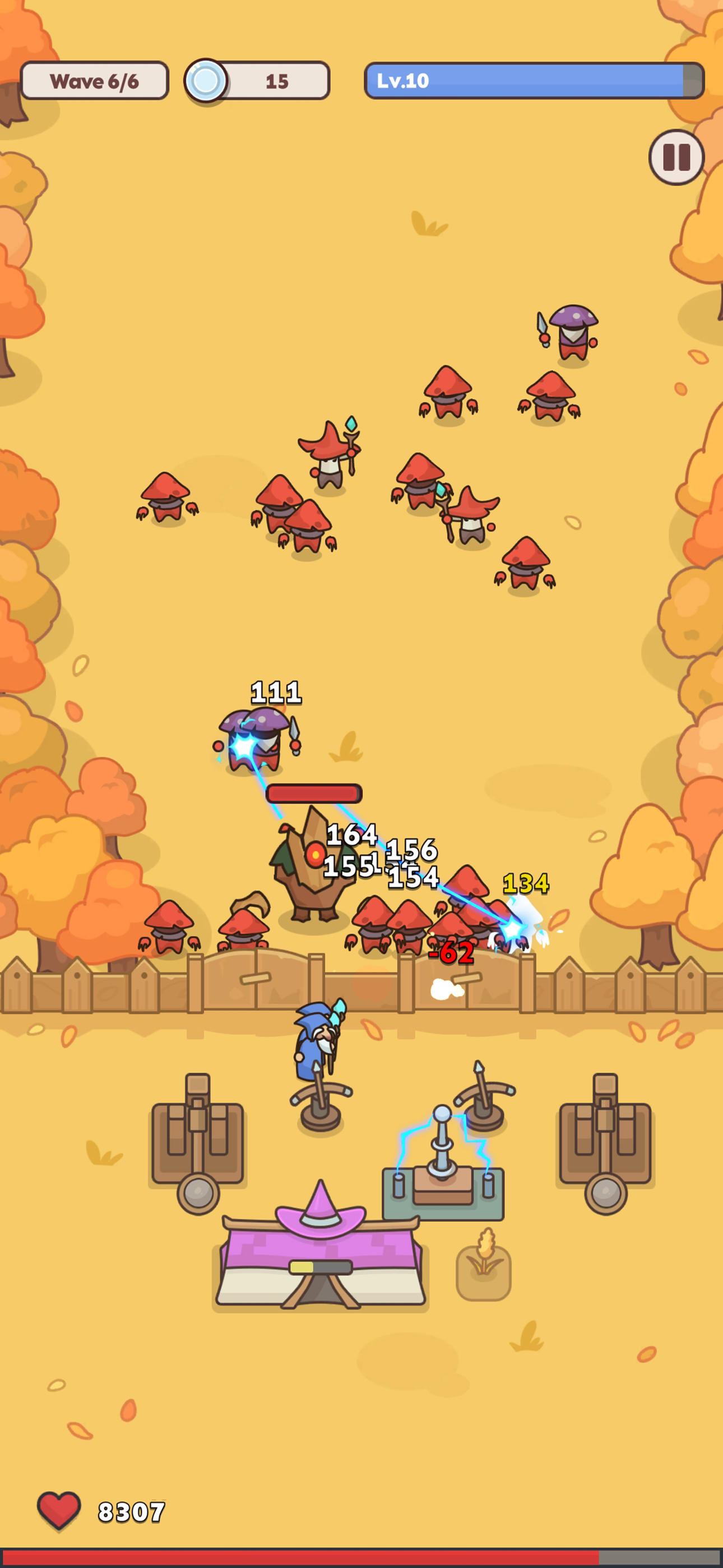Screen dimensions: 723x1568
Task: Click the silver coin currency icon
Action: pos(207,81)
